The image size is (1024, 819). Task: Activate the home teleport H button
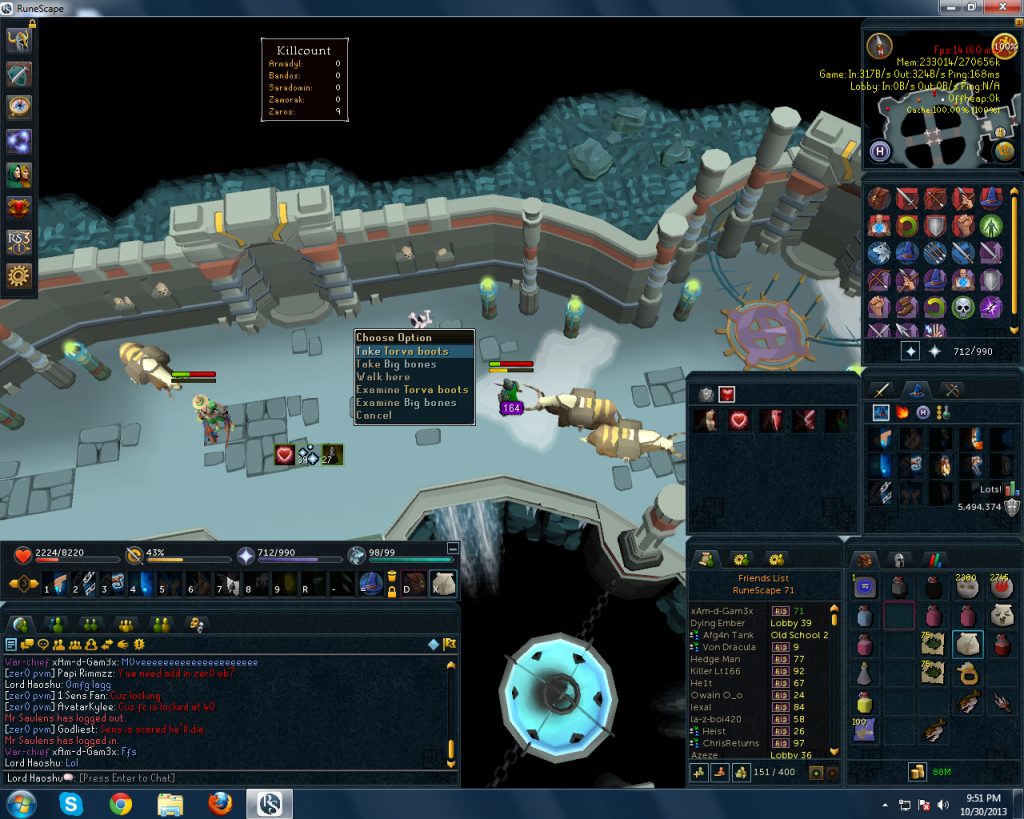880,151
